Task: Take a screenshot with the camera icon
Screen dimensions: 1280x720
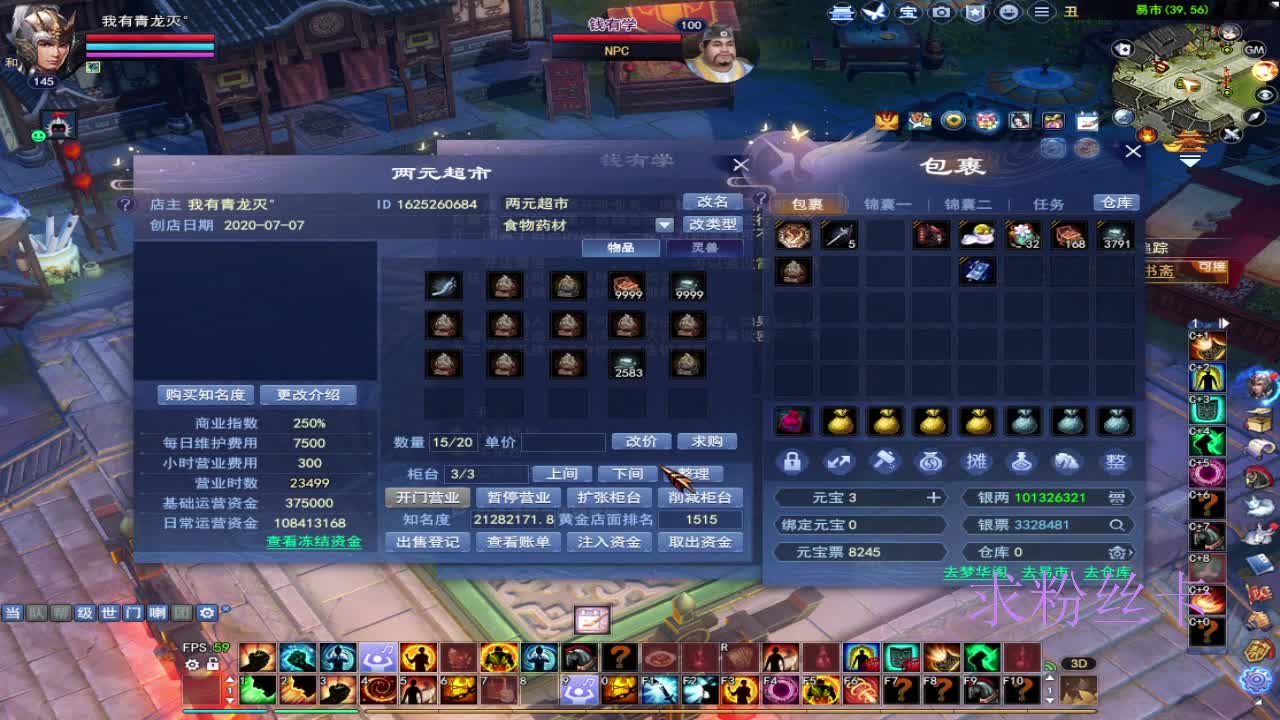Action: [940, 12]
